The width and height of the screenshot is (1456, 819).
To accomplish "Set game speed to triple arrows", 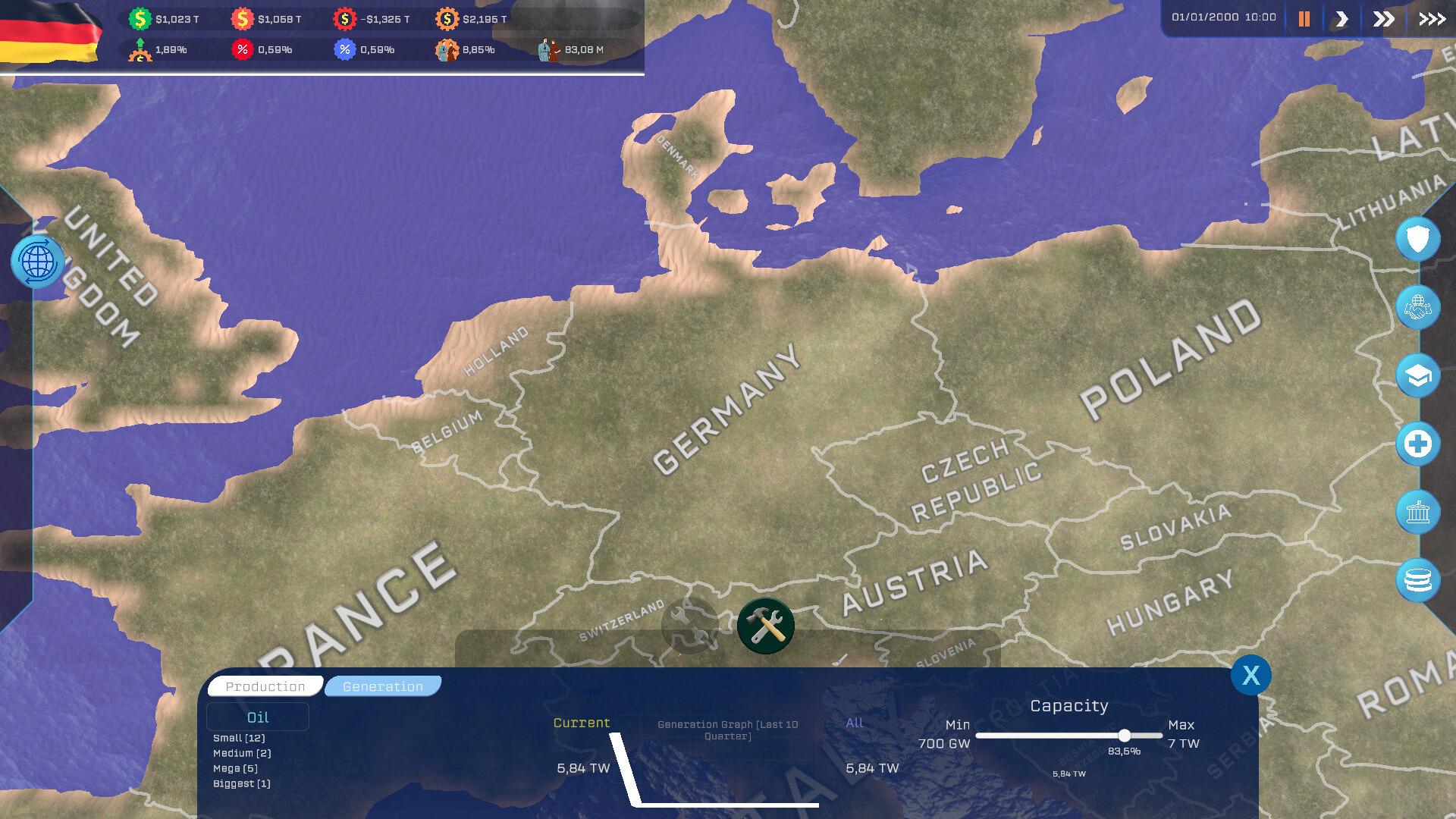I will 1432,19.
